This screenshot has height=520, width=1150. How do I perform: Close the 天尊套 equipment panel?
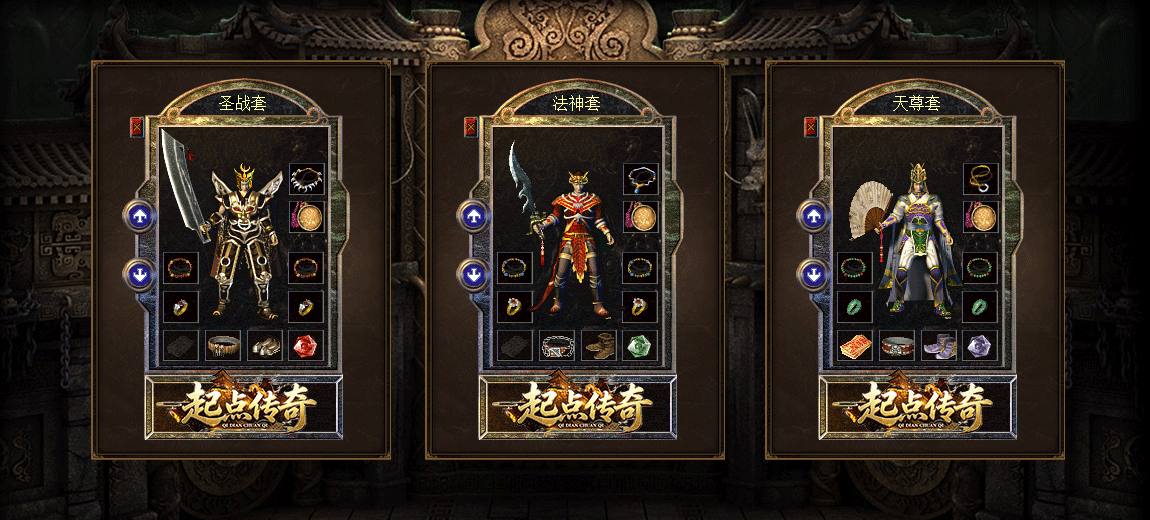click(x=811, y=127)
